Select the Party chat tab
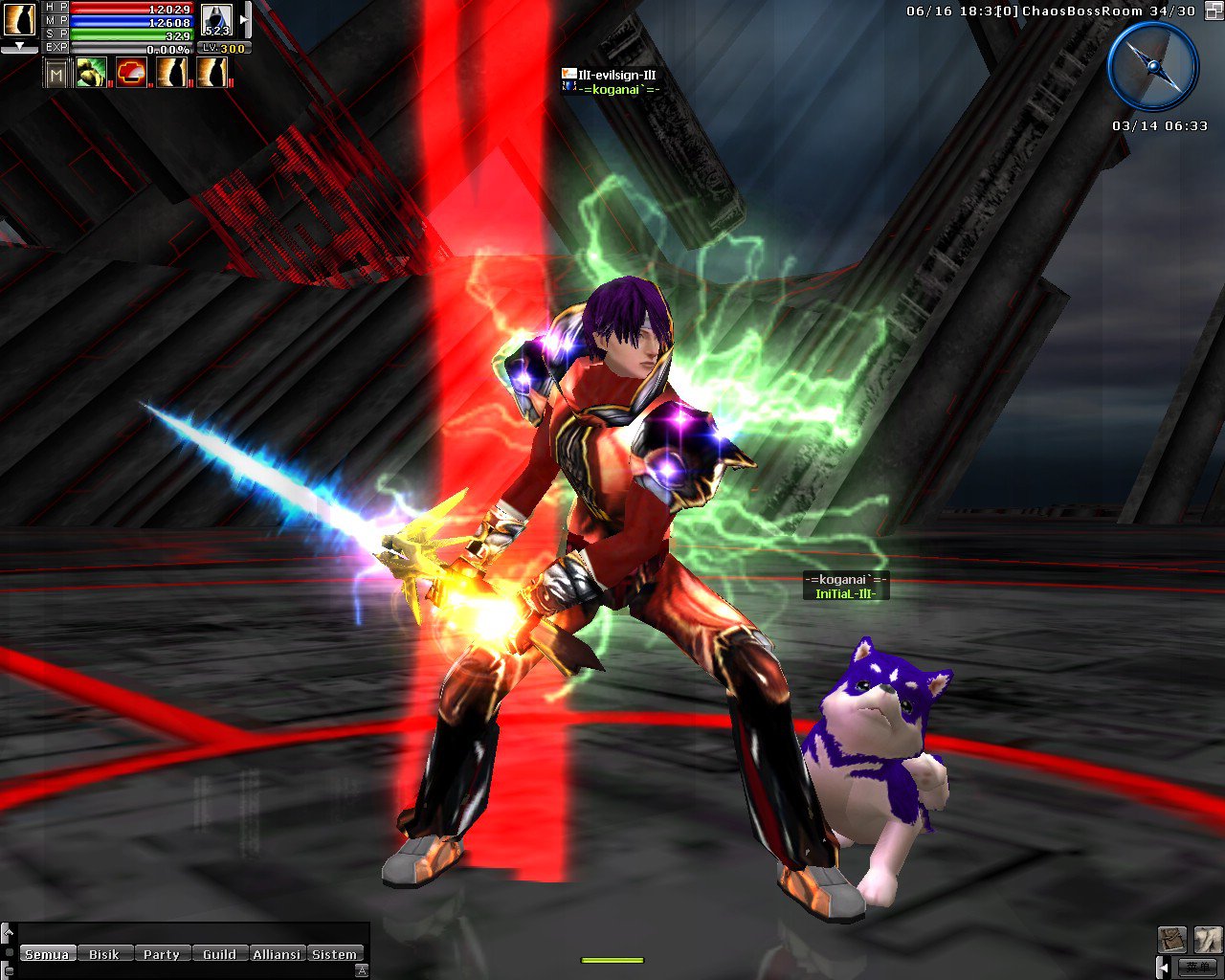 tap(162, 954)
